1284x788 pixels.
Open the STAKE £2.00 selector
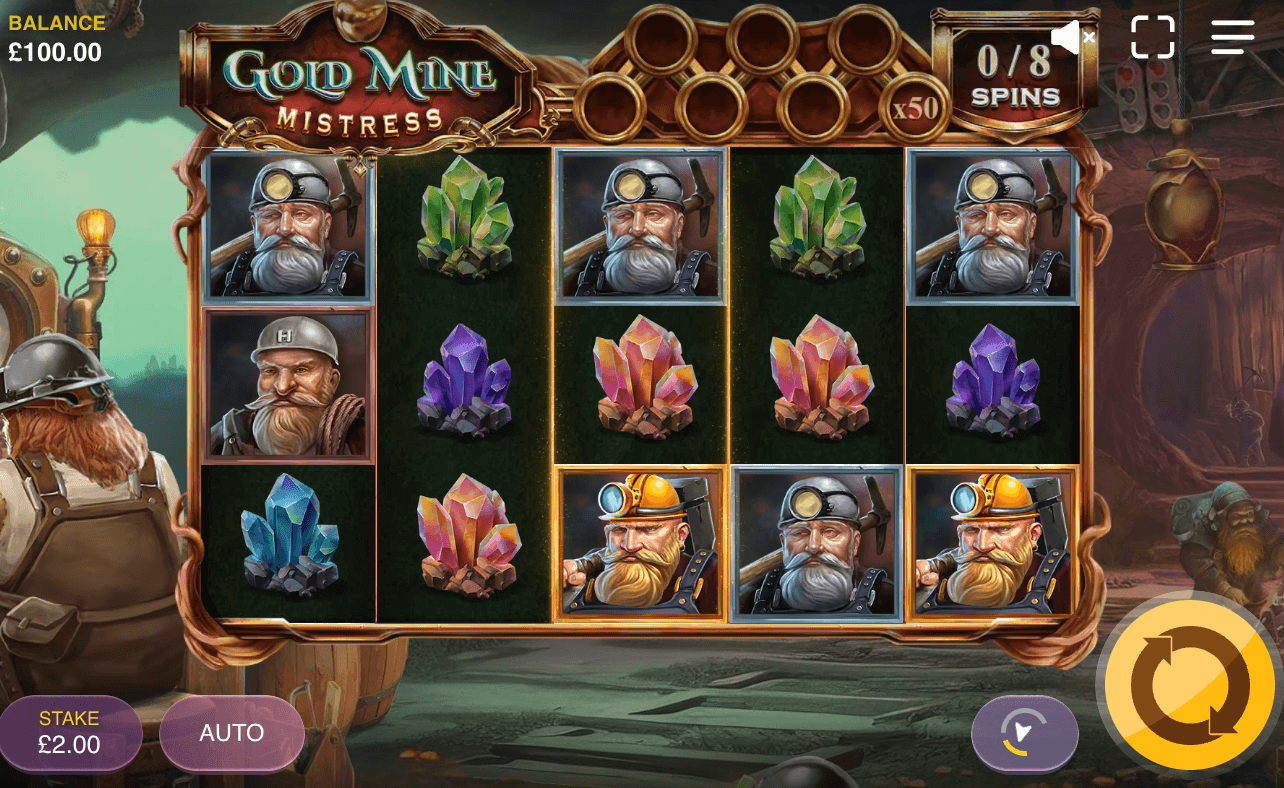[x=70, y=733]
